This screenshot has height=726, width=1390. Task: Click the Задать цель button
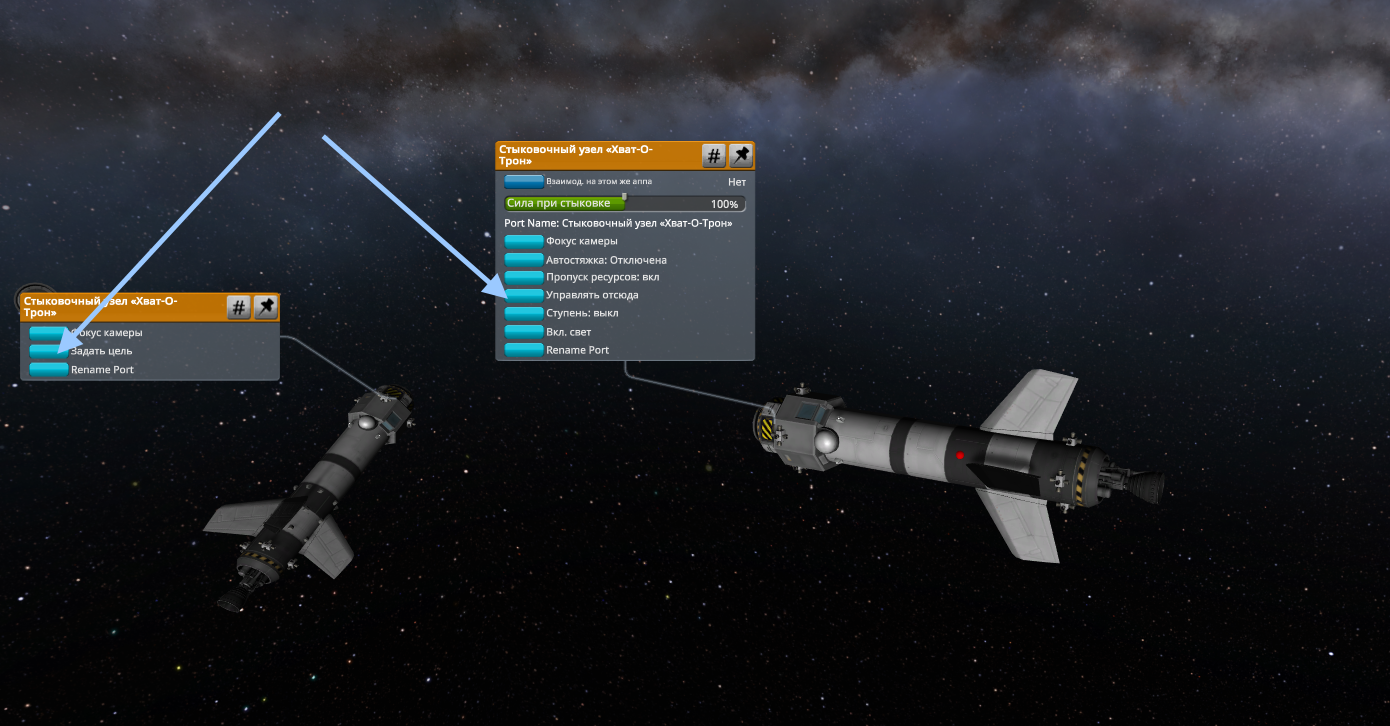pos(48,351)
